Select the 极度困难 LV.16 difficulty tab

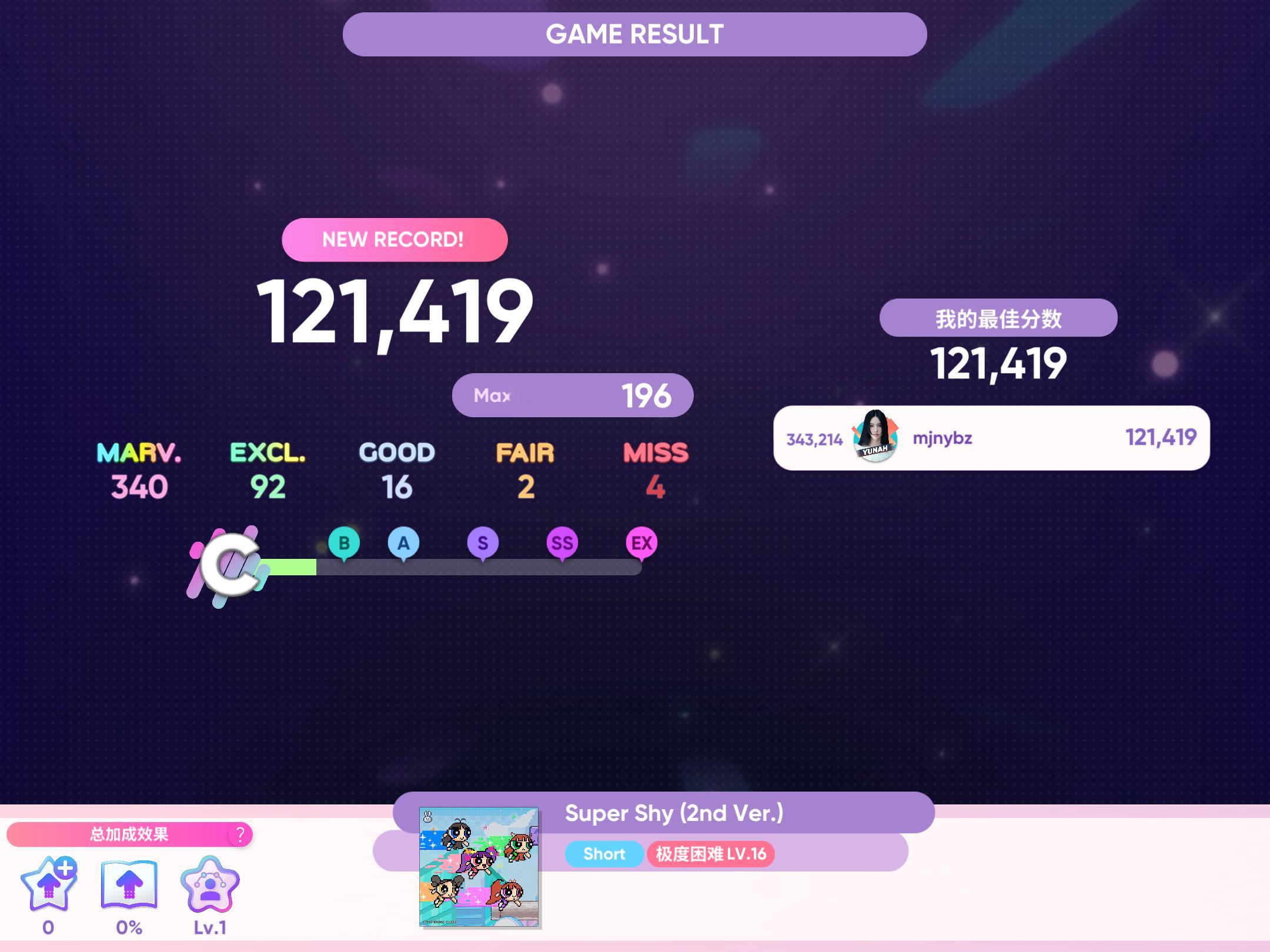711,854
